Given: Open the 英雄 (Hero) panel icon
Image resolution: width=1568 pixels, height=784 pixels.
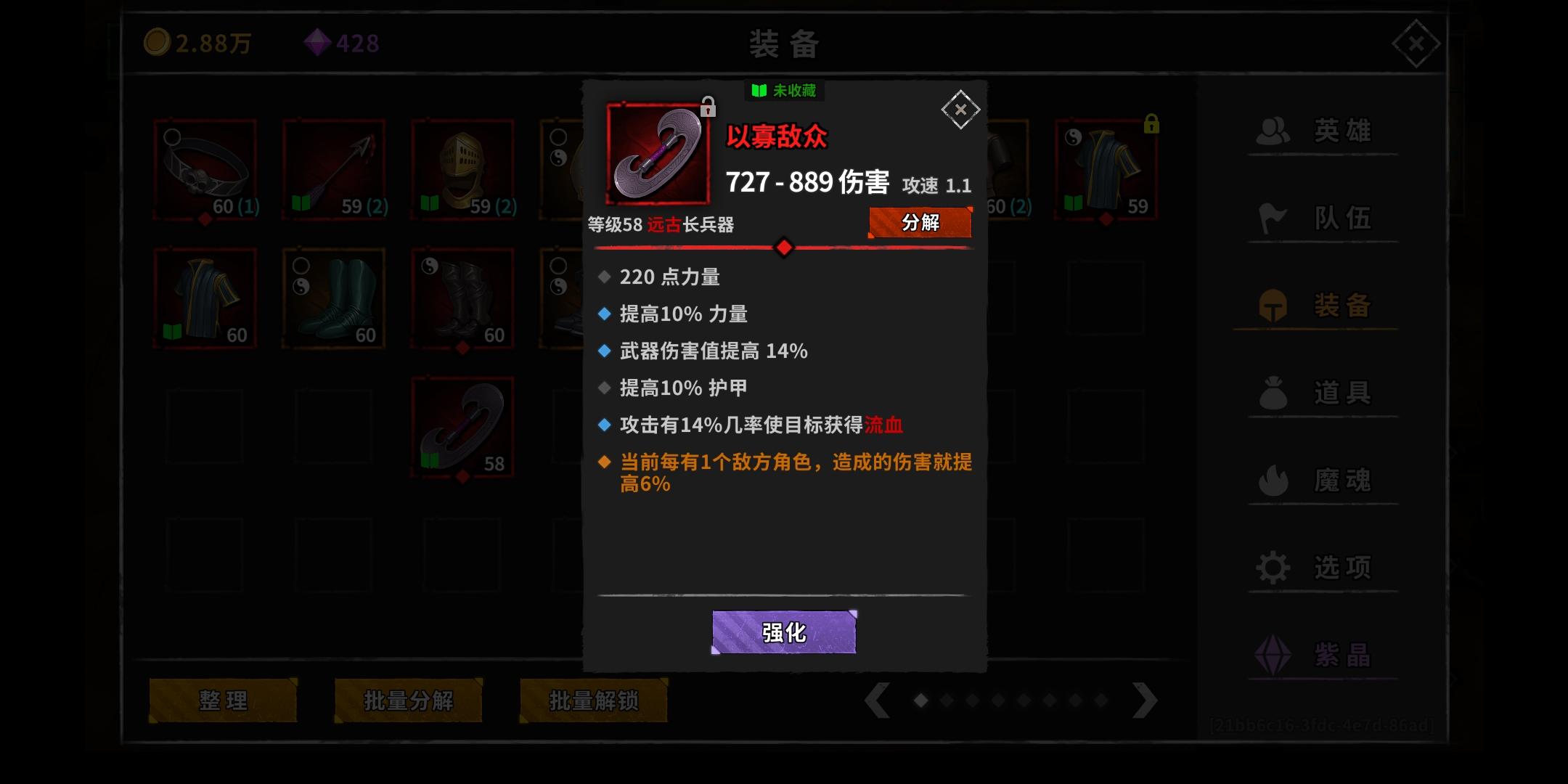Looking at the screenshot, I should [1274, 131].
